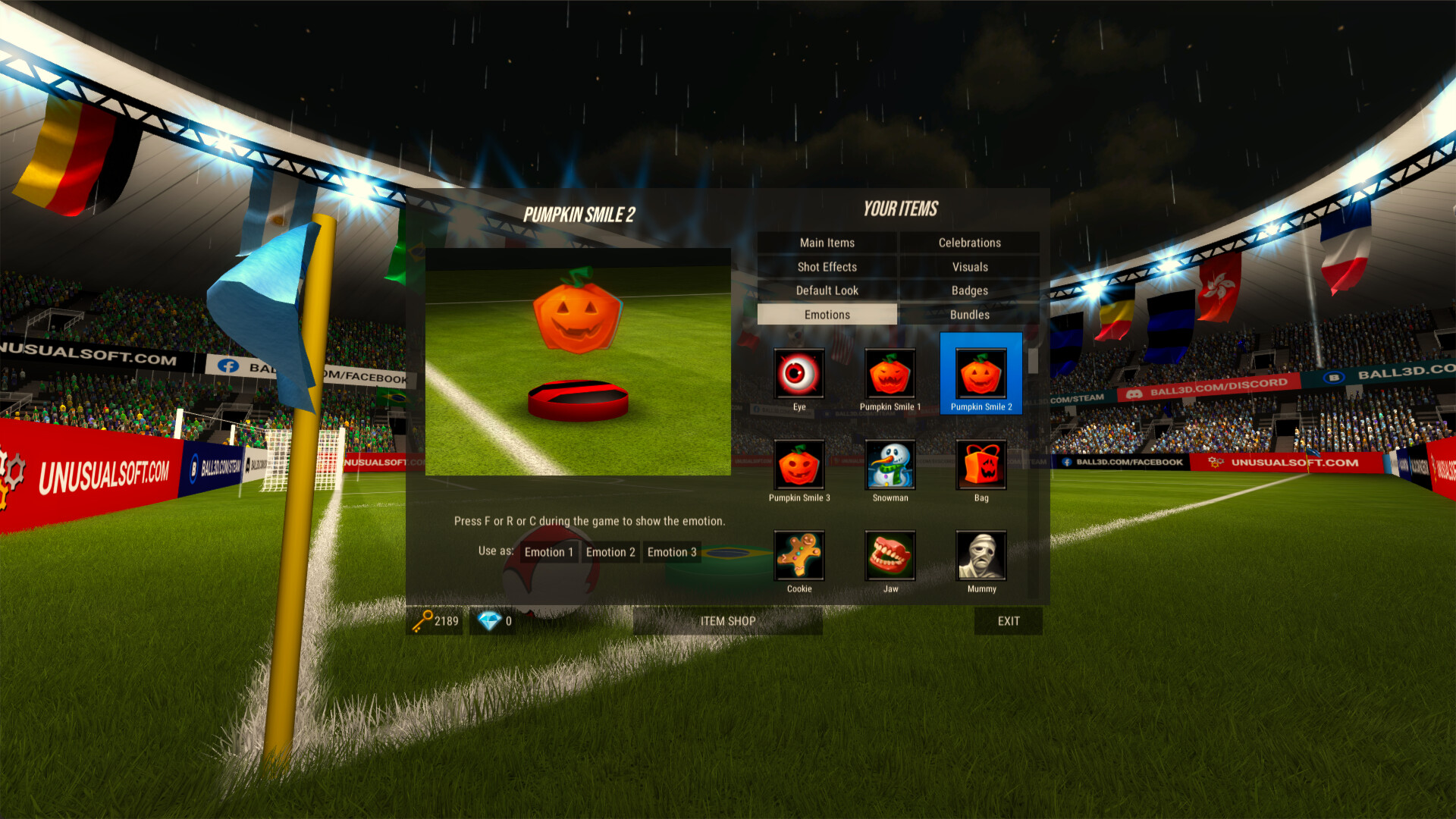Click the diamond currency icon
This screenshot has width=1456, height=819.
489,620
